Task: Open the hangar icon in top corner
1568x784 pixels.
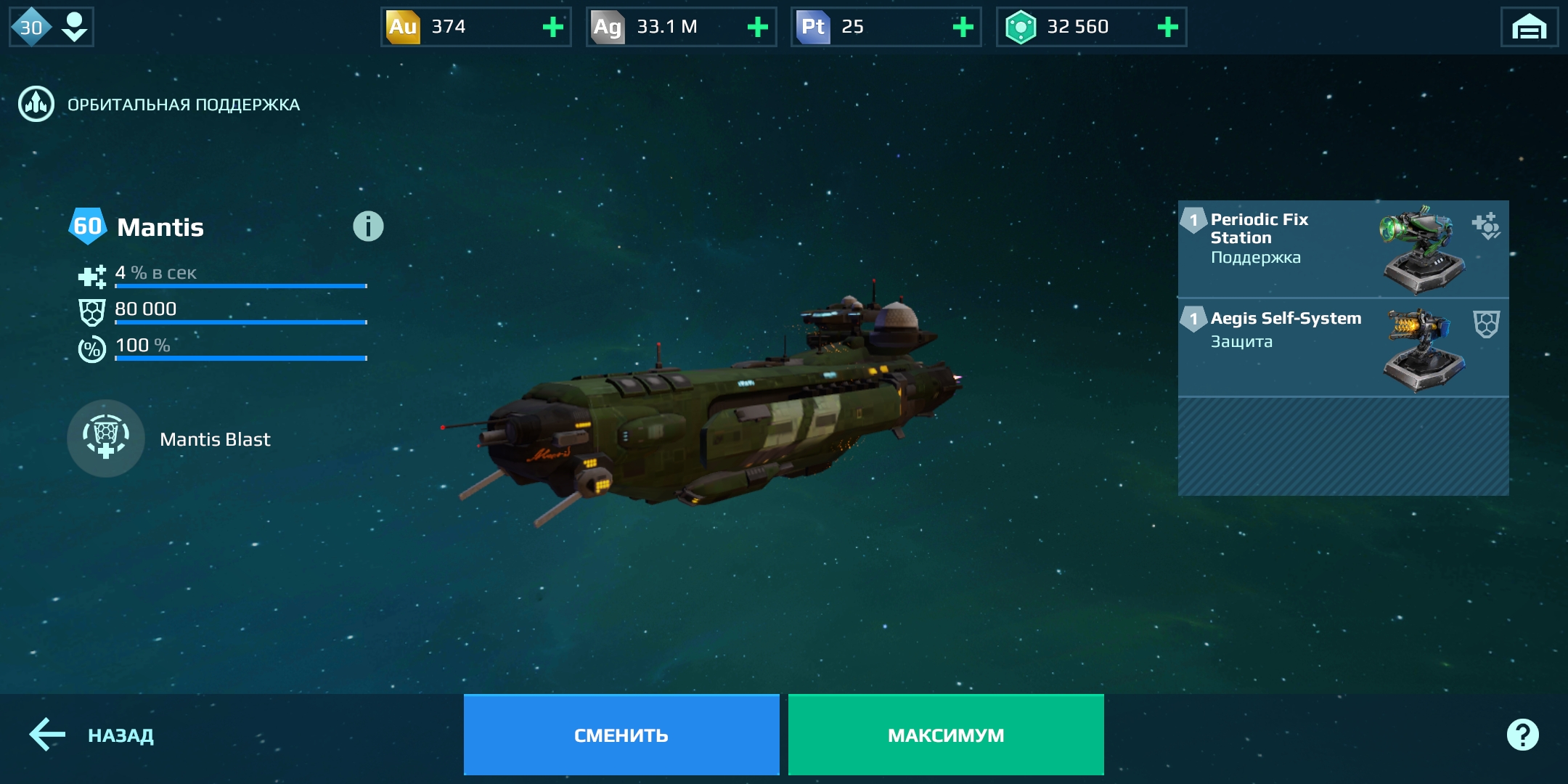Action: click(x=1529, y=28)
